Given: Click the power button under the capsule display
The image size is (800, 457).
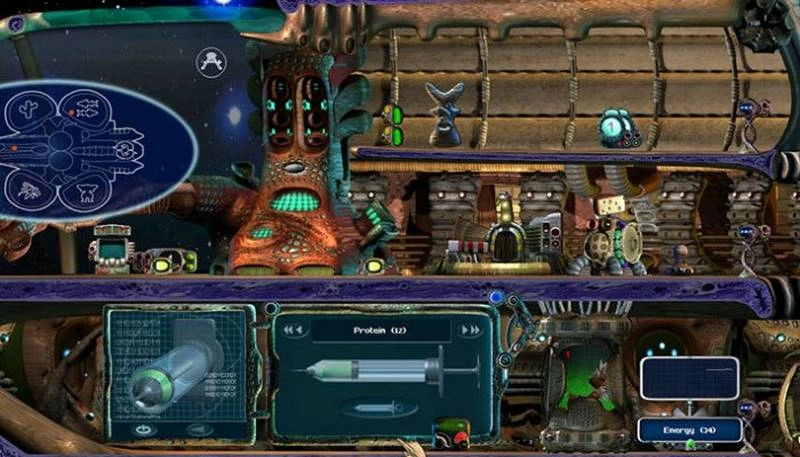Looking at the screenshot, I should (141, 430).
